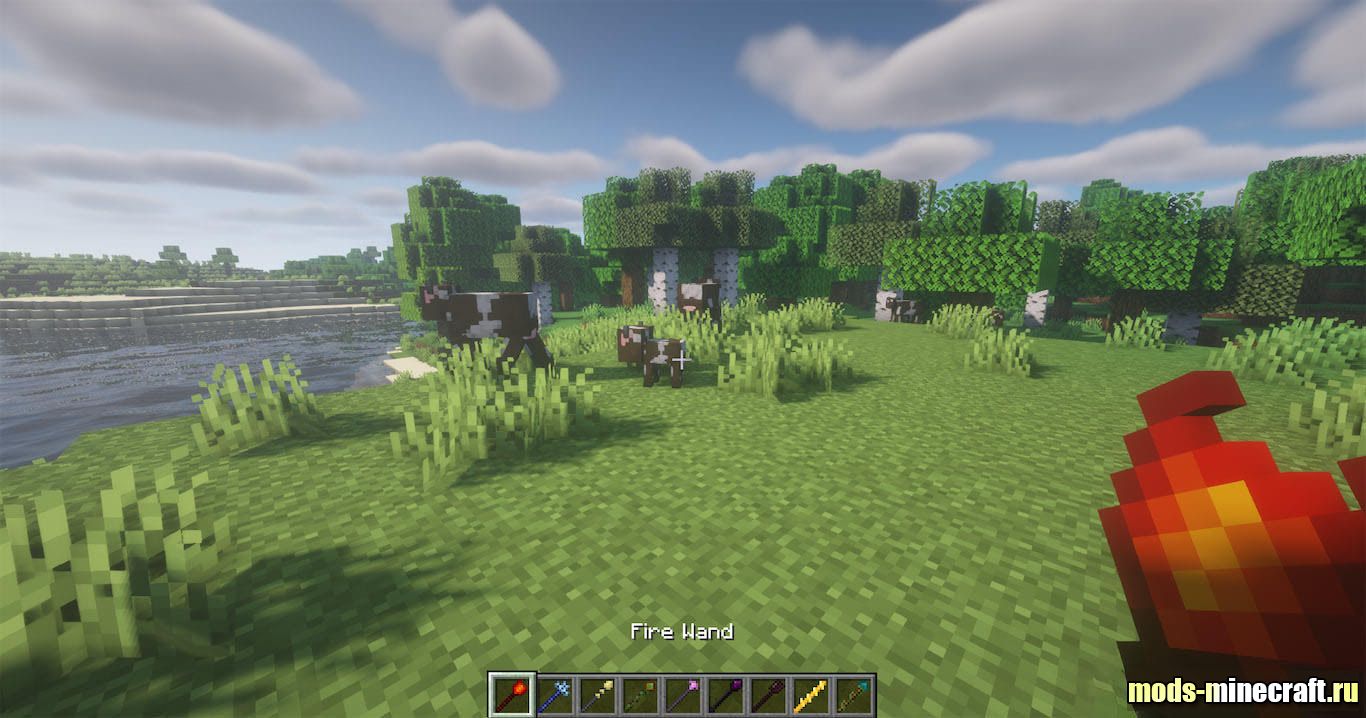Select the Fire Wand hotbar slot
Viewport: 1366px width, 718px height.
pyautogui.click(x=512, y=694)
